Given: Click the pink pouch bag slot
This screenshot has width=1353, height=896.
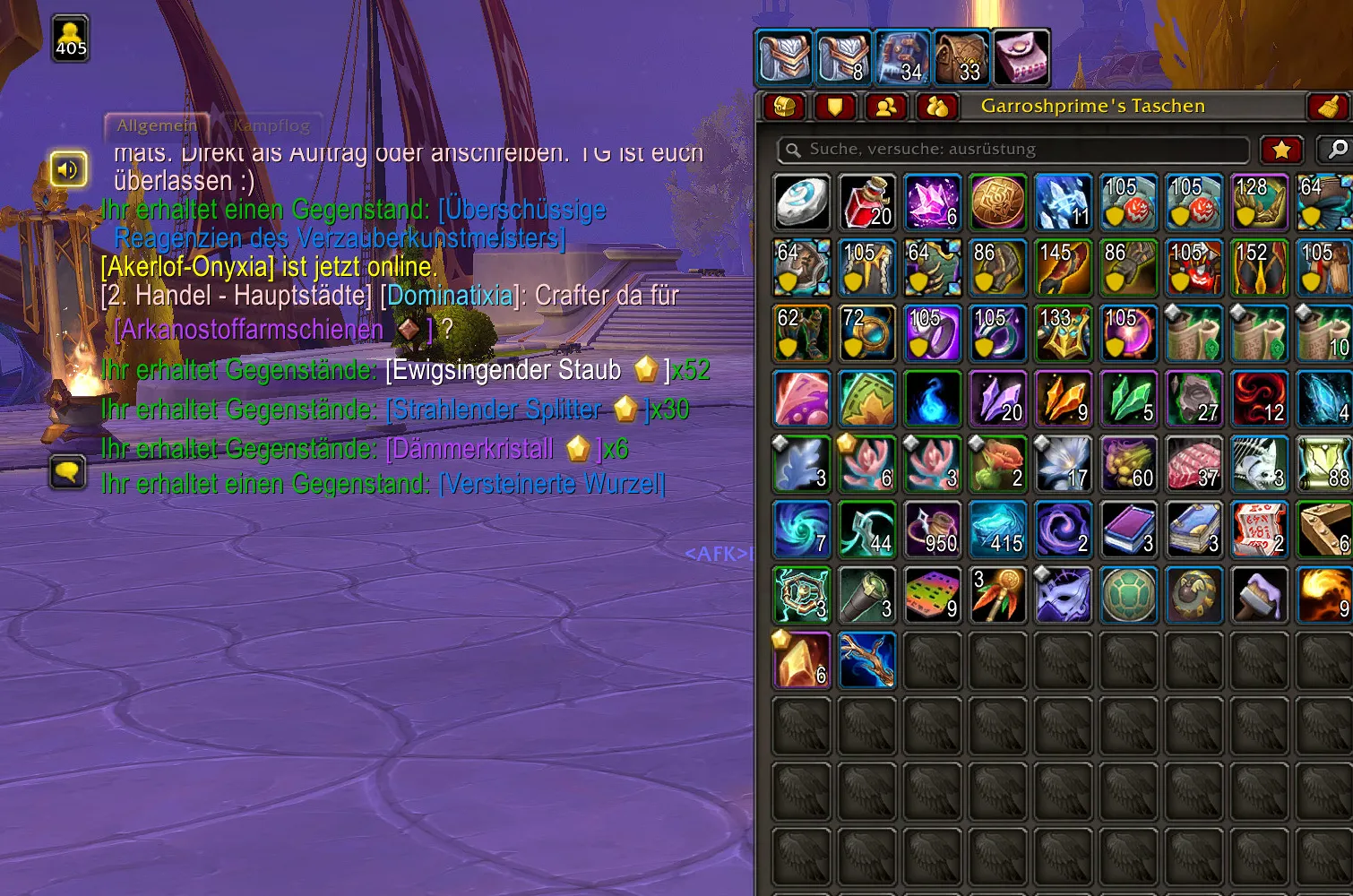Looking at the screenshot, I should coord(1021,56).
